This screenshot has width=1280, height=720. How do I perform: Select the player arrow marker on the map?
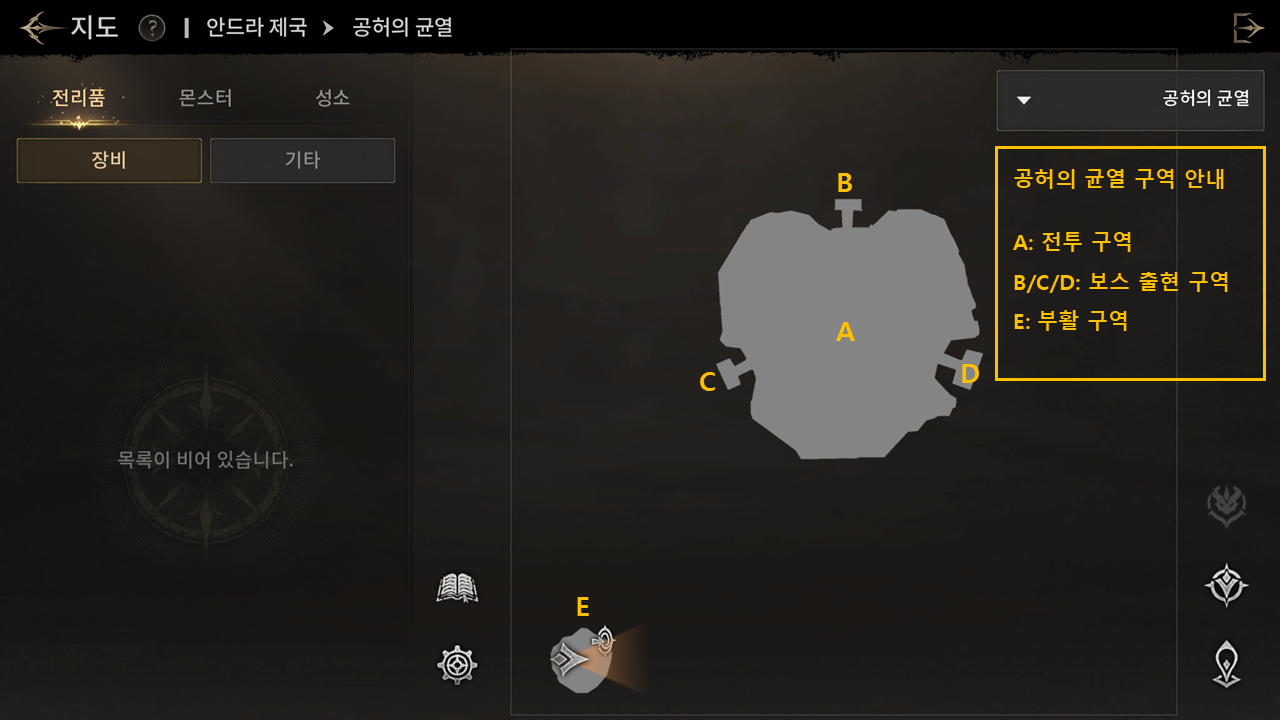click(x=568, y=658)
